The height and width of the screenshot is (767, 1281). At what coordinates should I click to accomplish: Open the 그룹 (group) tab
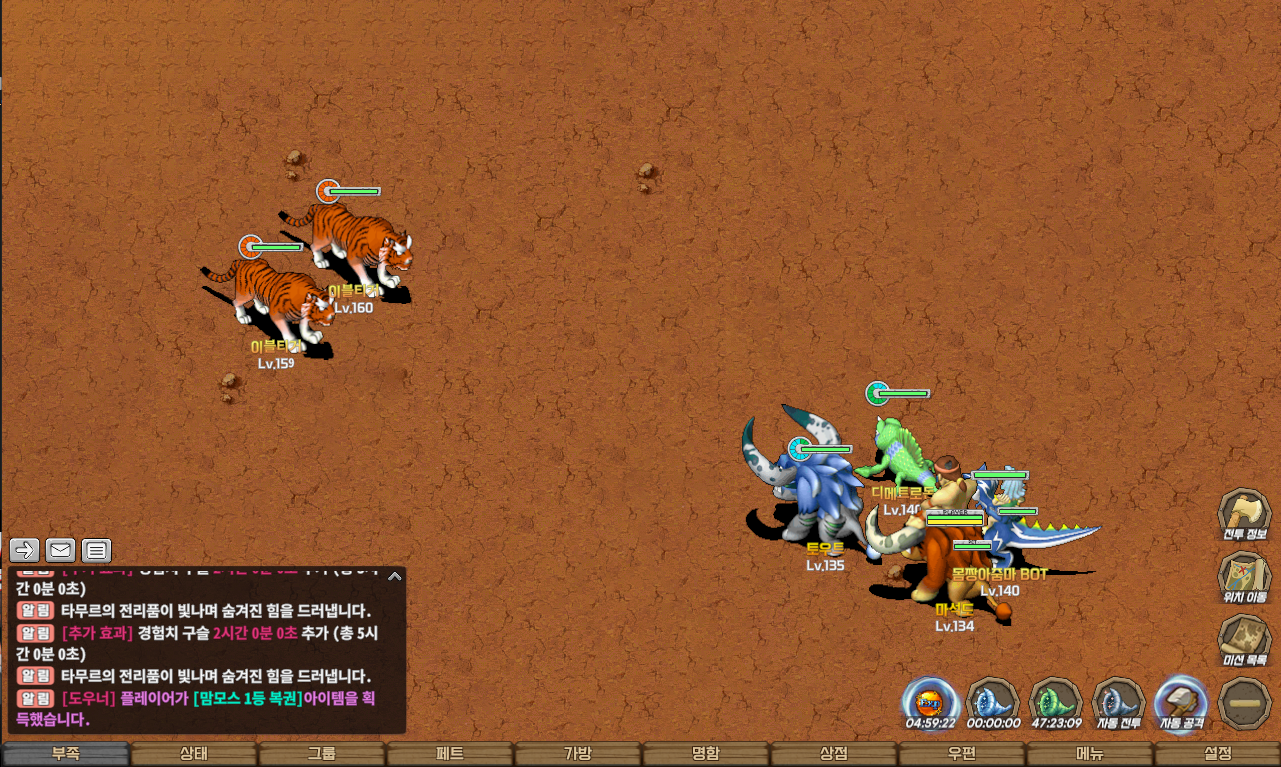coord(322,754)
